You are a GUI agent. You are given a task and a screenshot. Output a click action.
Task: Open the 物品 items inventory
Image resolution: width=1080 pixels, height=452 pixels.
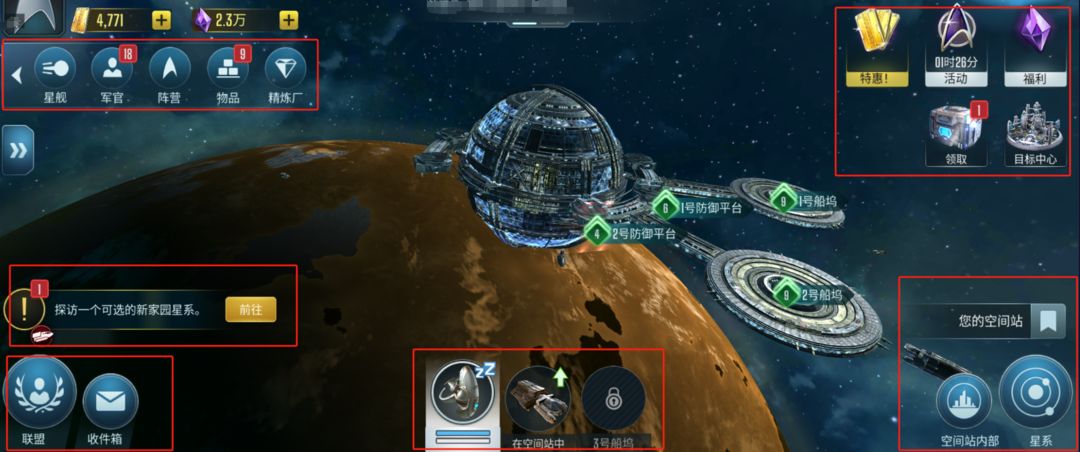[x=228, y=70]
